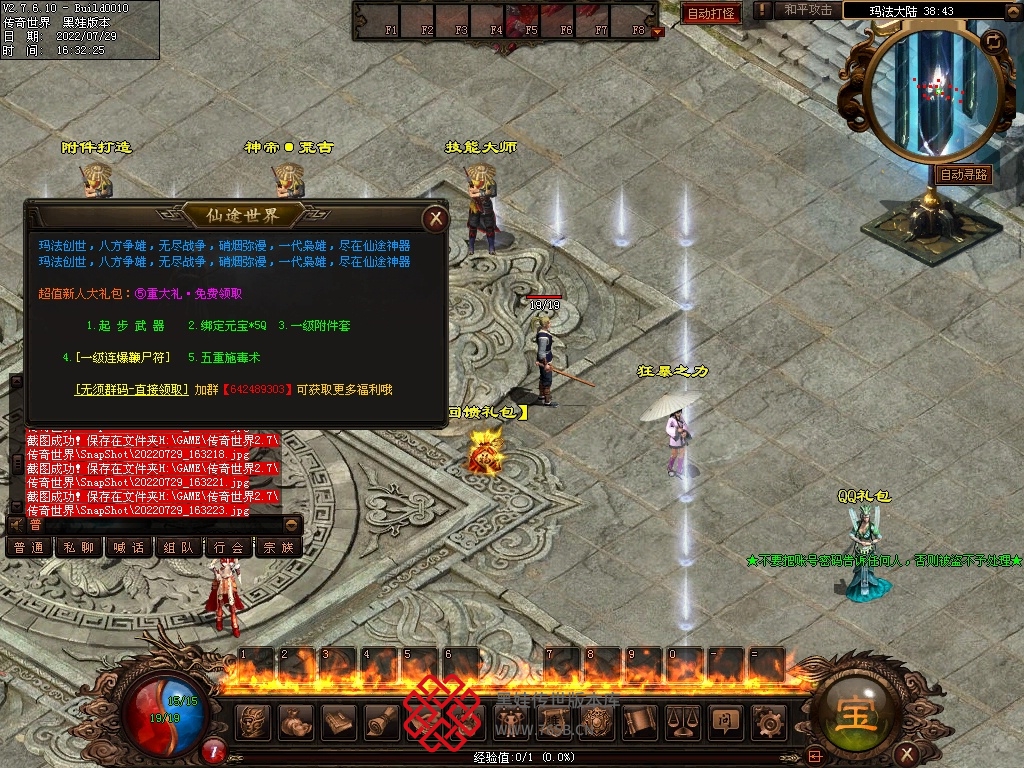The width and height of the screenshot is (1024, 768).
Task: Open the gear settings icon
Action: pos(769,721)
